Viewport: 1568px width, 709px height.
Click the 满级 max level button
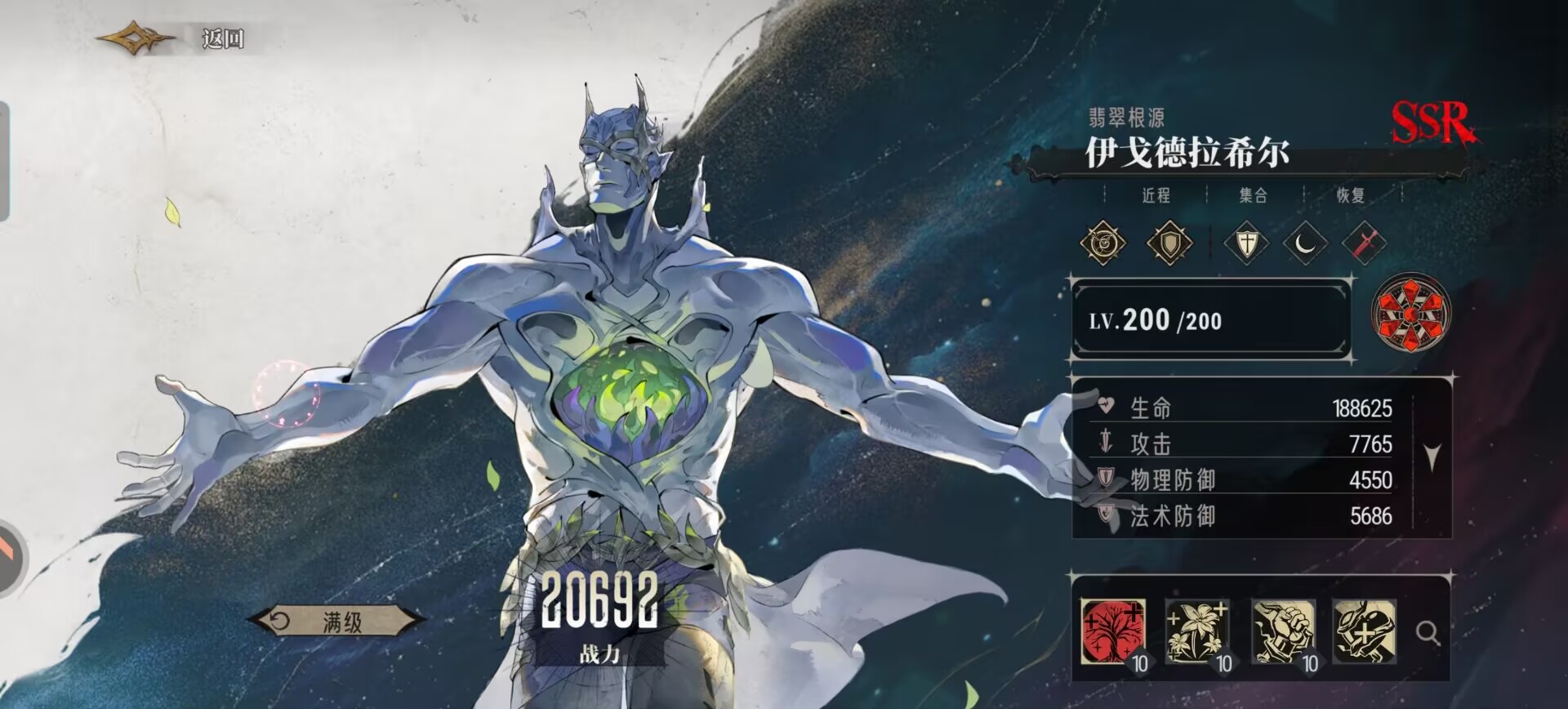tap(336, 622)
